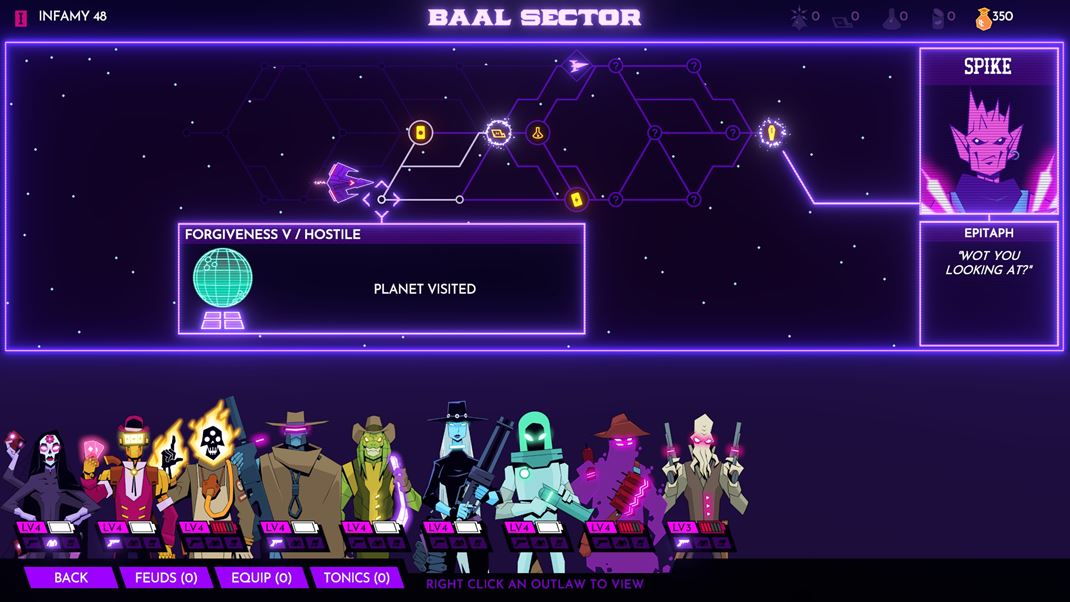
Task: Open the Equip (0) menu
Action: click(261, 577)
